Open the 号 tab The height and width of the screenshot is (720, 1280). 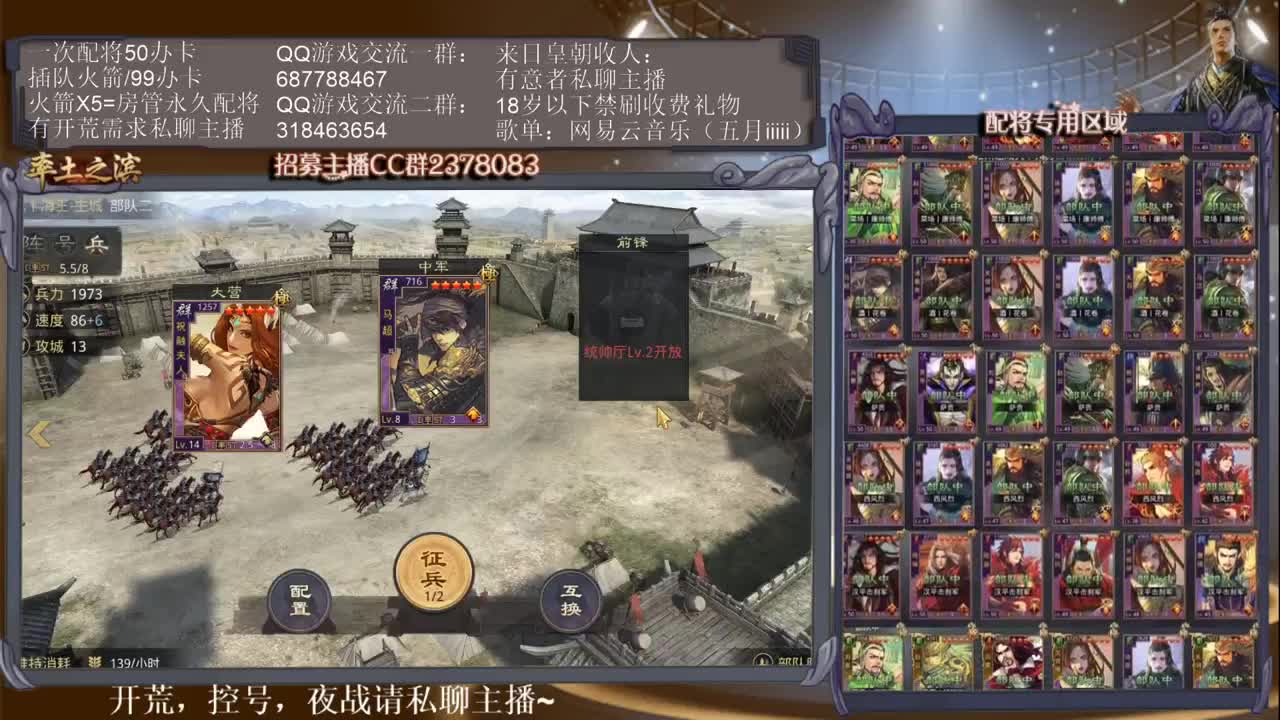click(x=63, y=243)
